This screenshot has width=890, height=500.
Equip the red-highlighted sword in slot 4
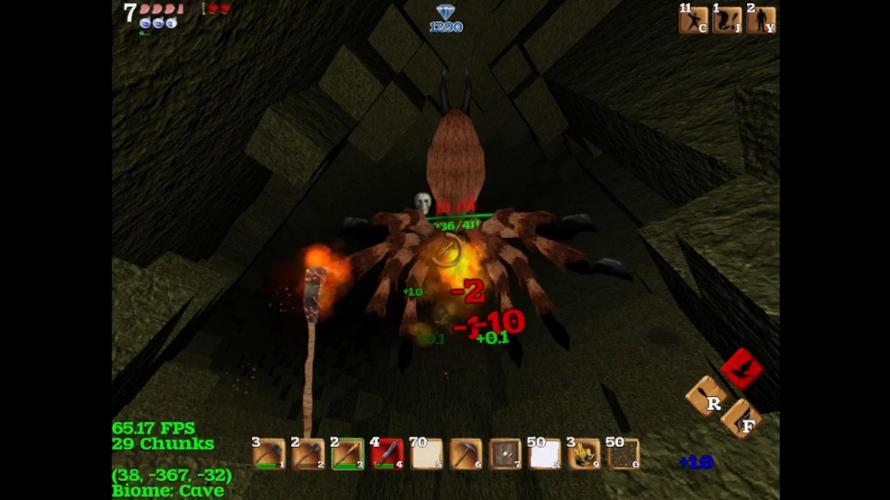point(387,455)
